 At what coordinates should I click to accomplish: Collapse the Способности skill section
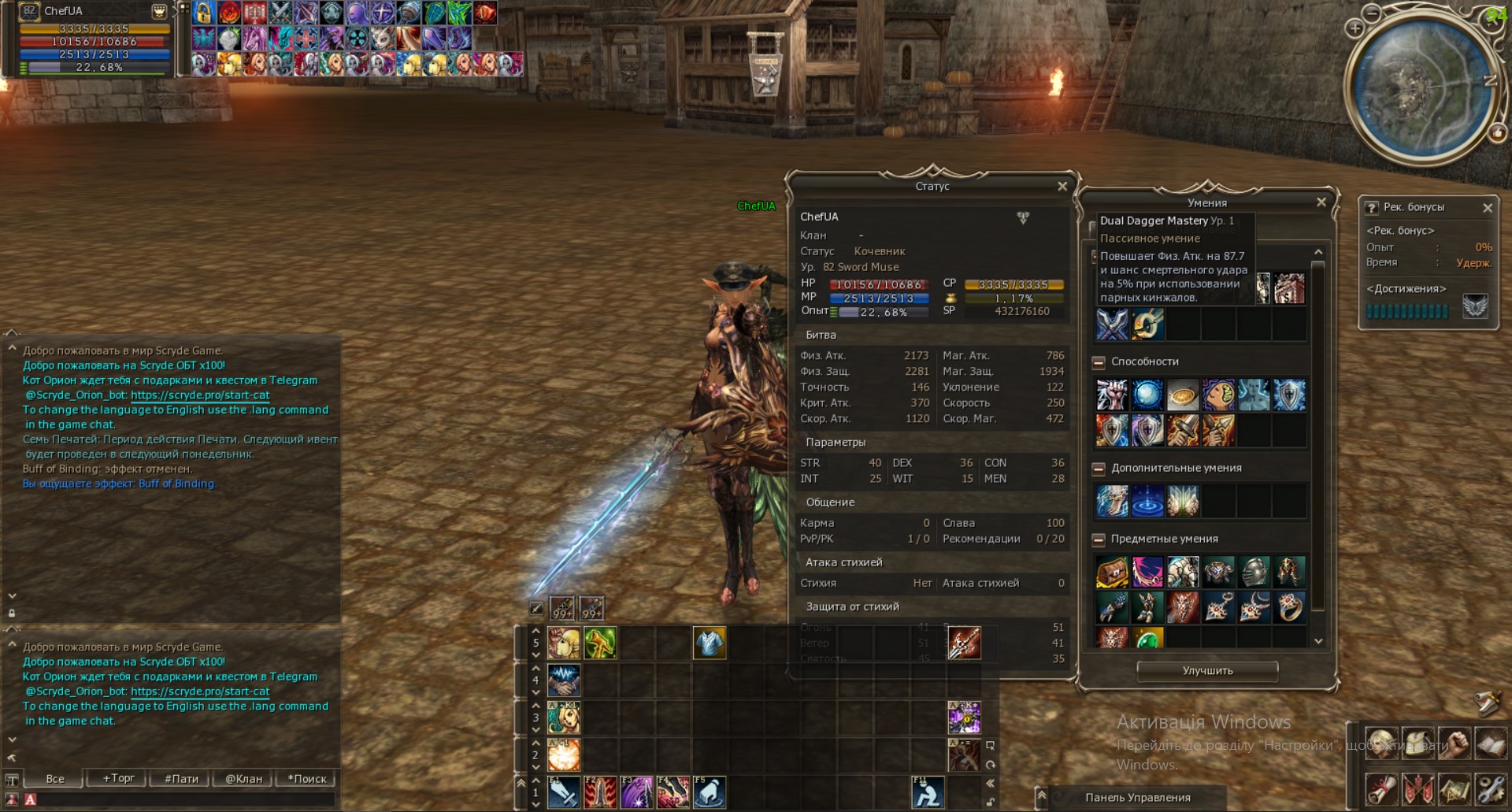click(1098, 362)
